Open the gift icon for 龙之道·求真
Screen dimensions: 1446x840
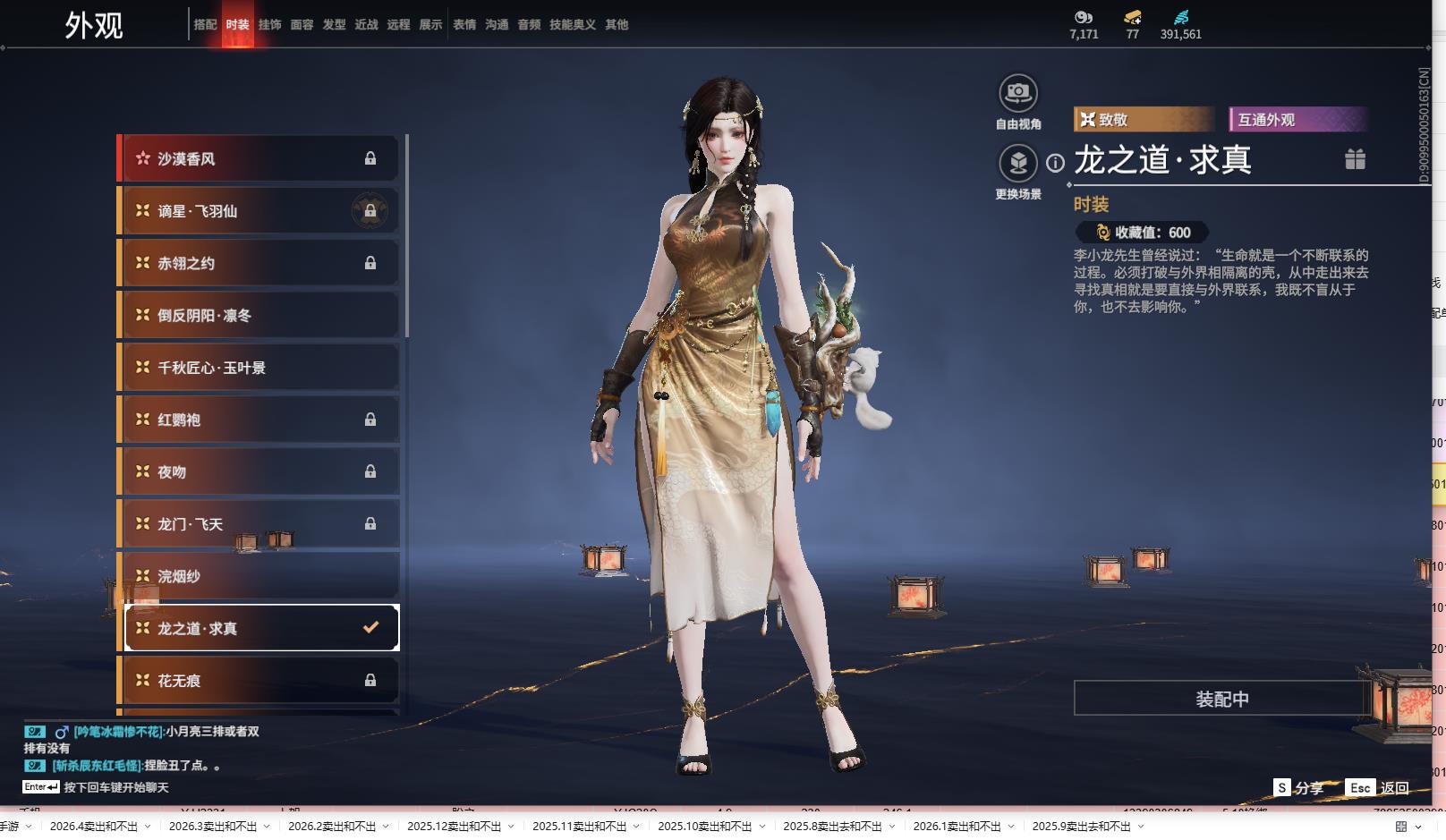[x=1355, y=159]
